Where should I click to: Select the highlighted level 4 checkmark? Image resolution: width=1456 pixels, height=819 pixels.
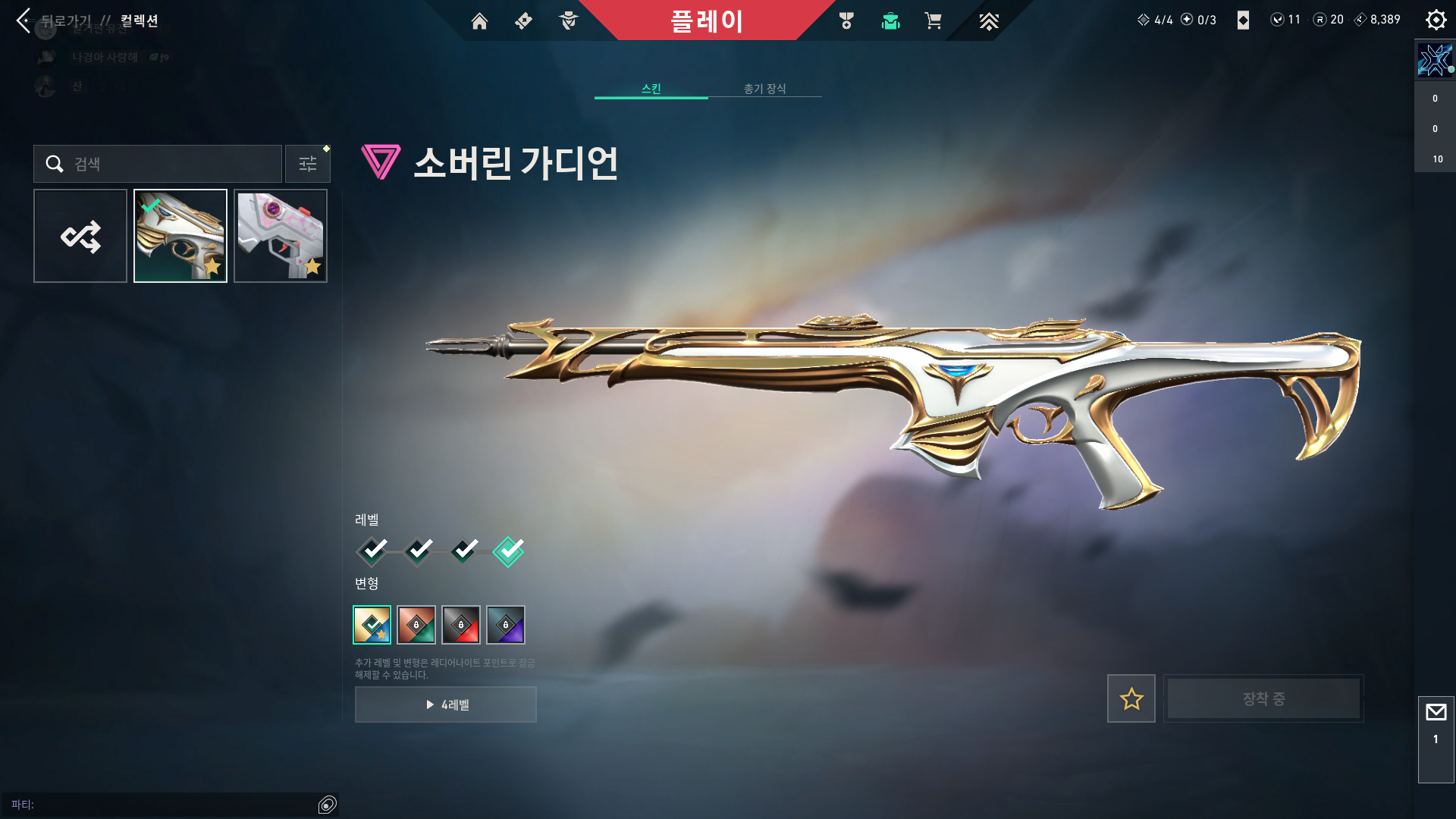pyautogui.click(x=508, y=551)
